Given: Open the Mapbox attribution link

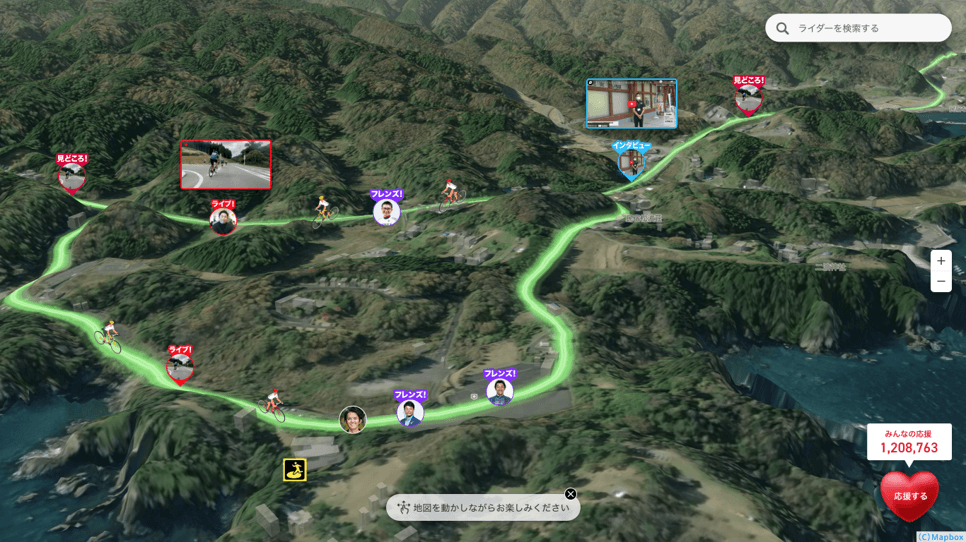Looking at the screenshot, I should tap(940, 537).
